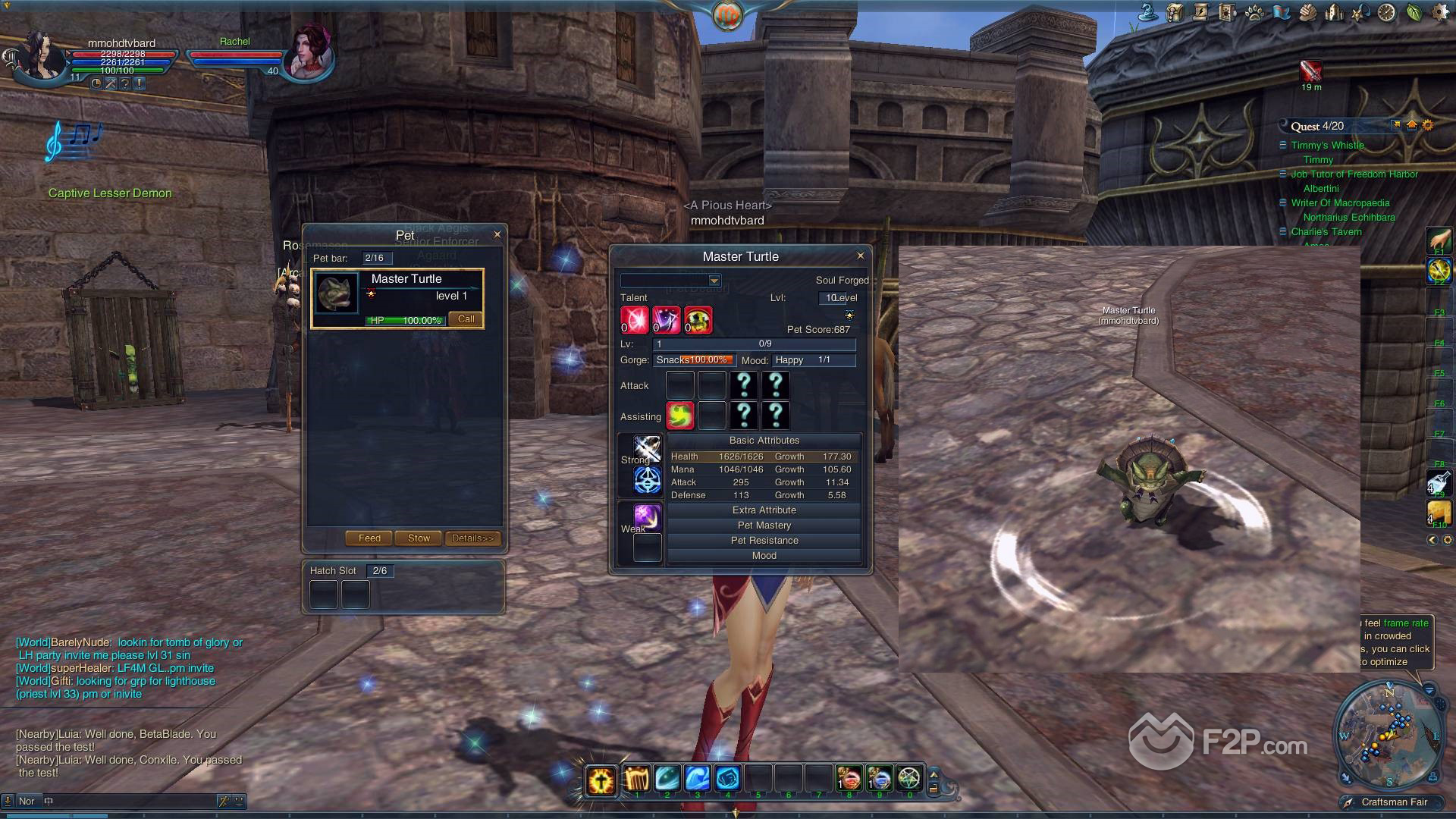Open Timmy's Whistle quest entry
Image resolution: width=1456 pixels, height=819 pixels.
1327,146
